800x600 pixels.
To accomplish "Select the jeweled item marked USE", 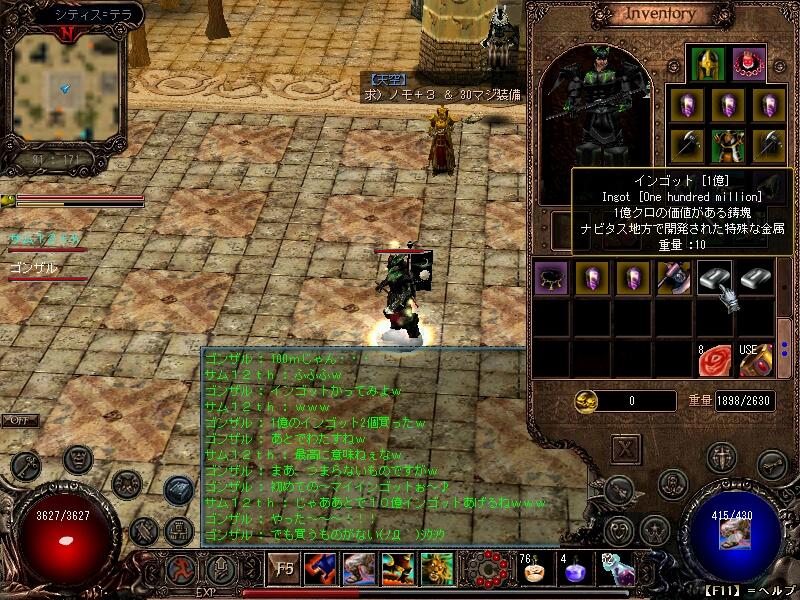I will pyautogui.click(x=756, y=359).
